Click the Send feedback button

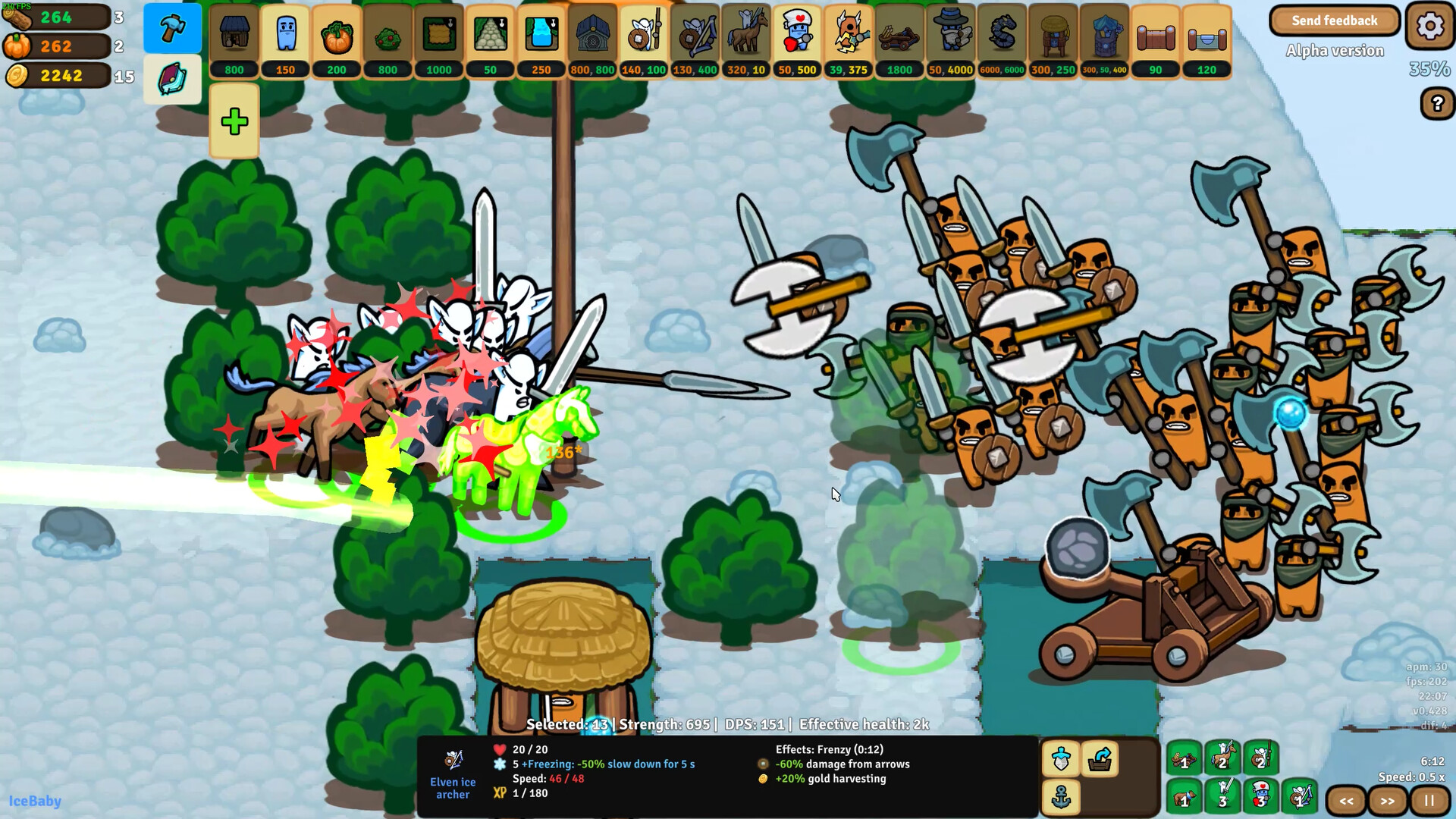[x=1335, y=20]
